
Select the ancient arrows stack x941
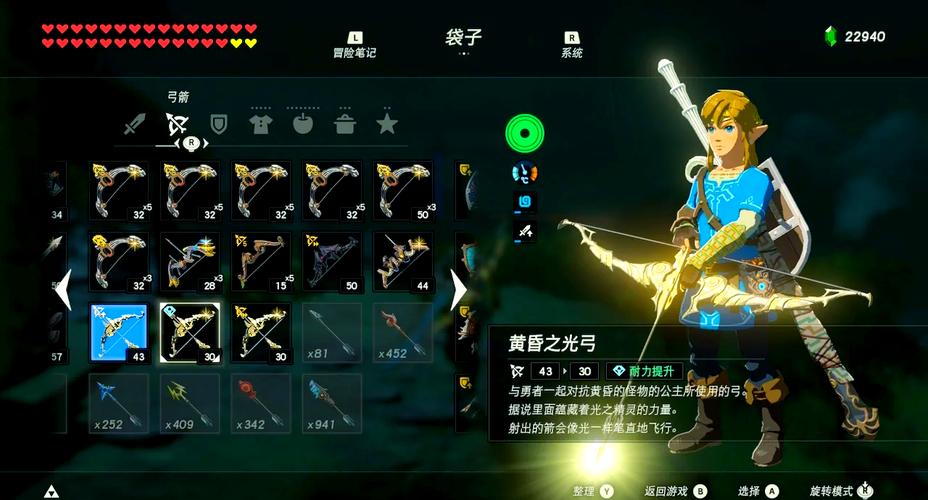(333, 404)
